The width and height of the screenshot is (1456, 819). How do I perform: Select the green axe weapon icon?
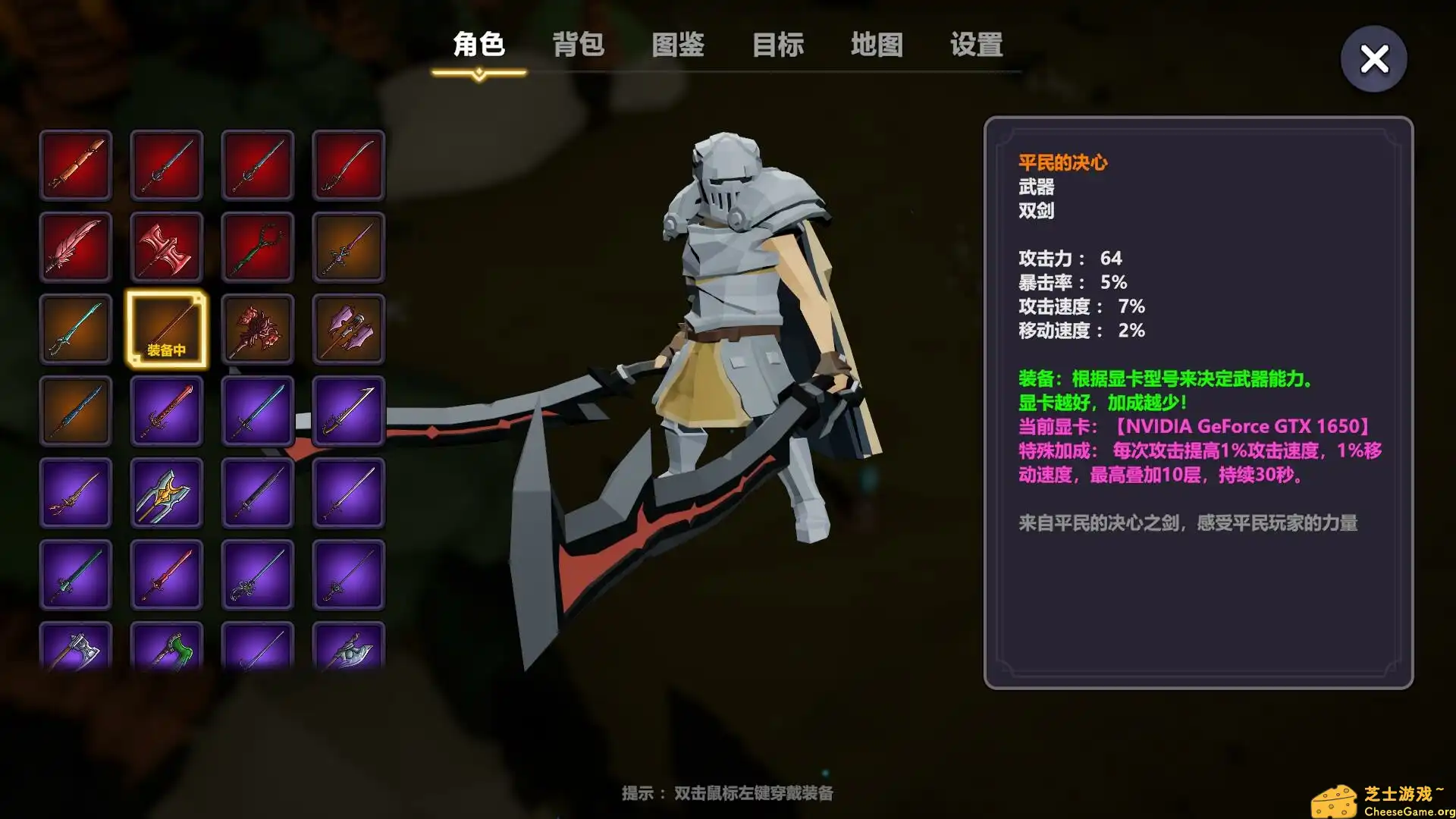click(x=167, y=652)
